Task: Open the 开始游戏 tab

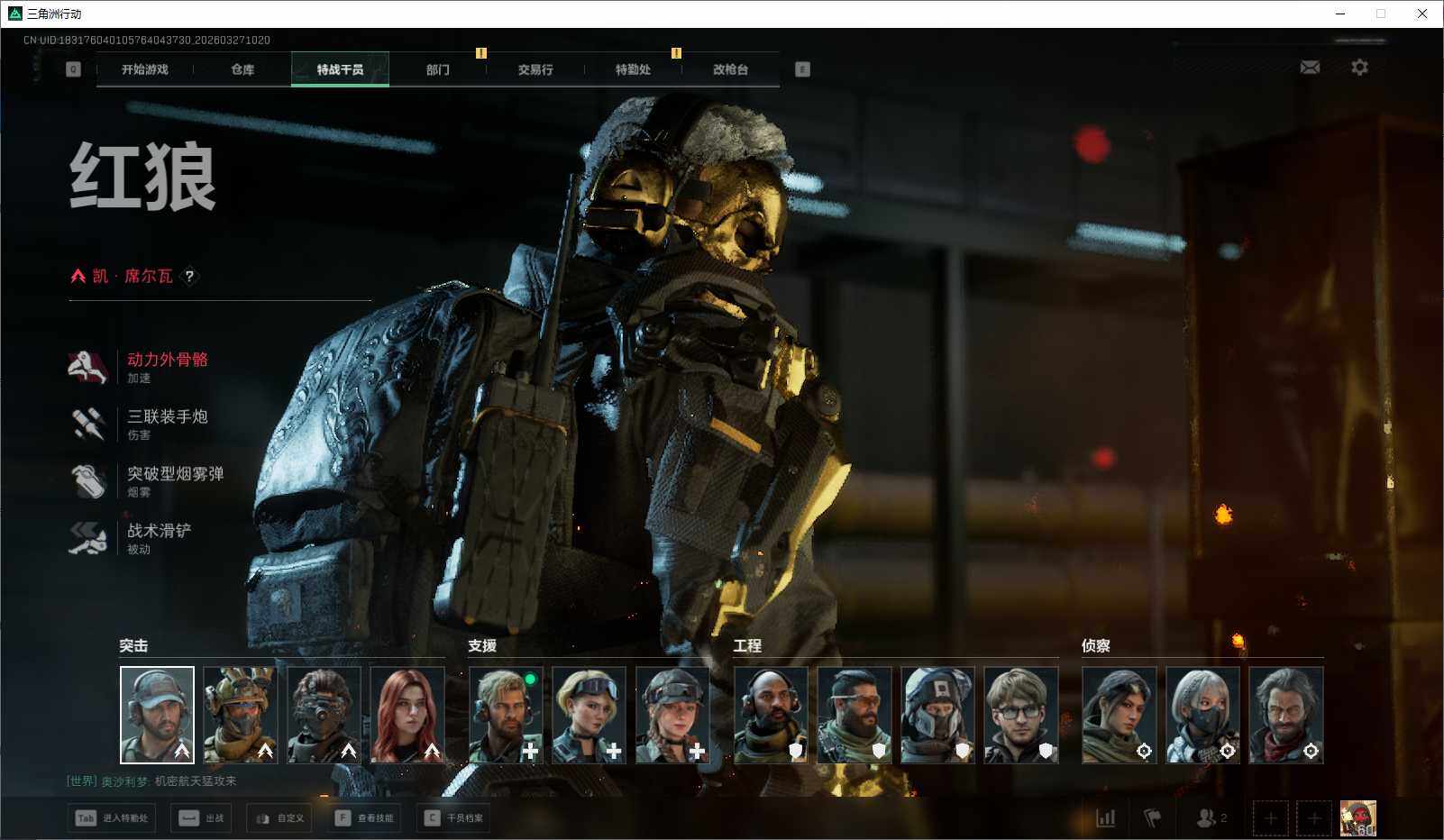Action: 145,69
